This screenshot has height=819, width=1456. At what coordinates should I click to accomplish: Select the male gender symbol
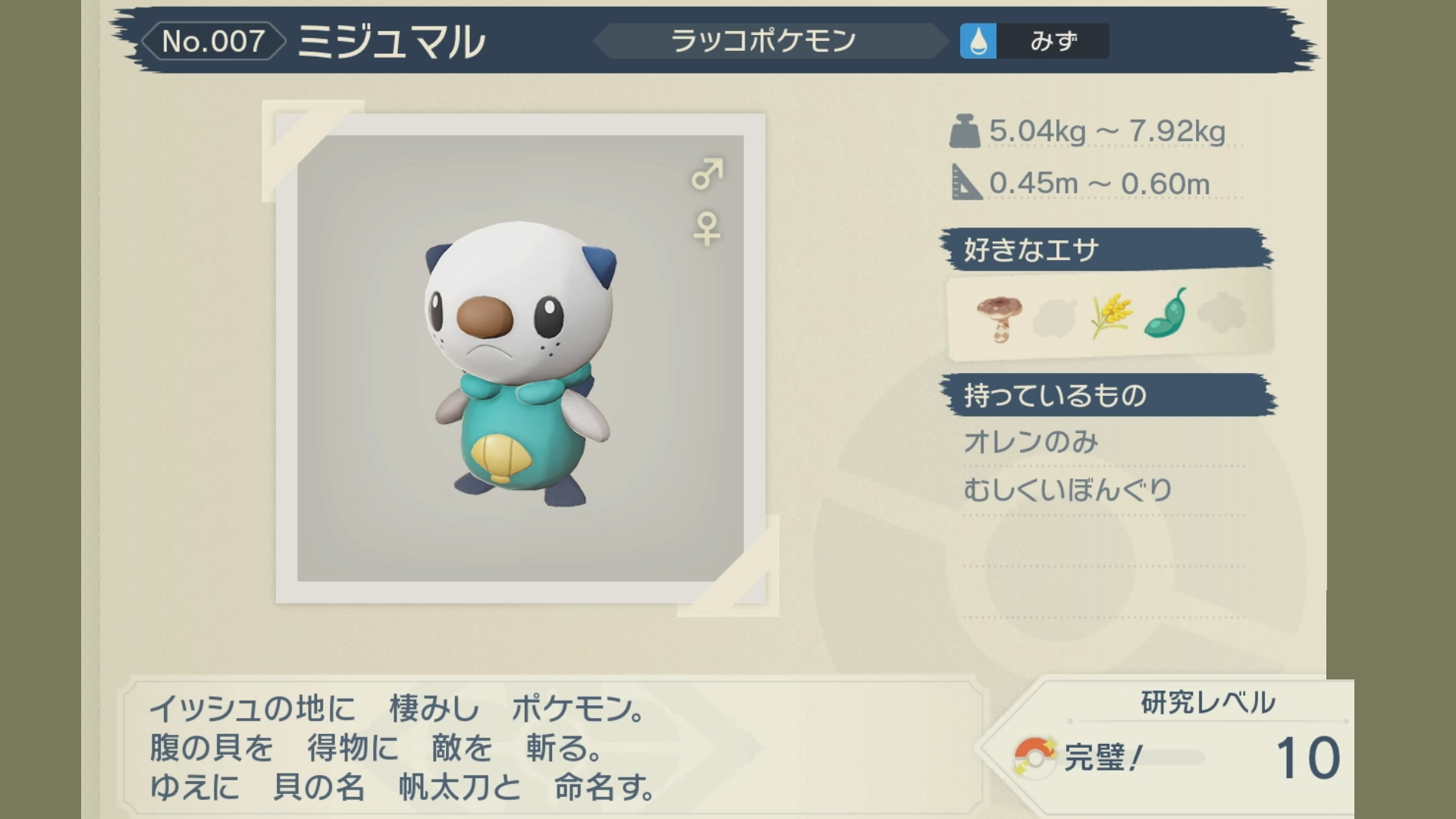707,174
